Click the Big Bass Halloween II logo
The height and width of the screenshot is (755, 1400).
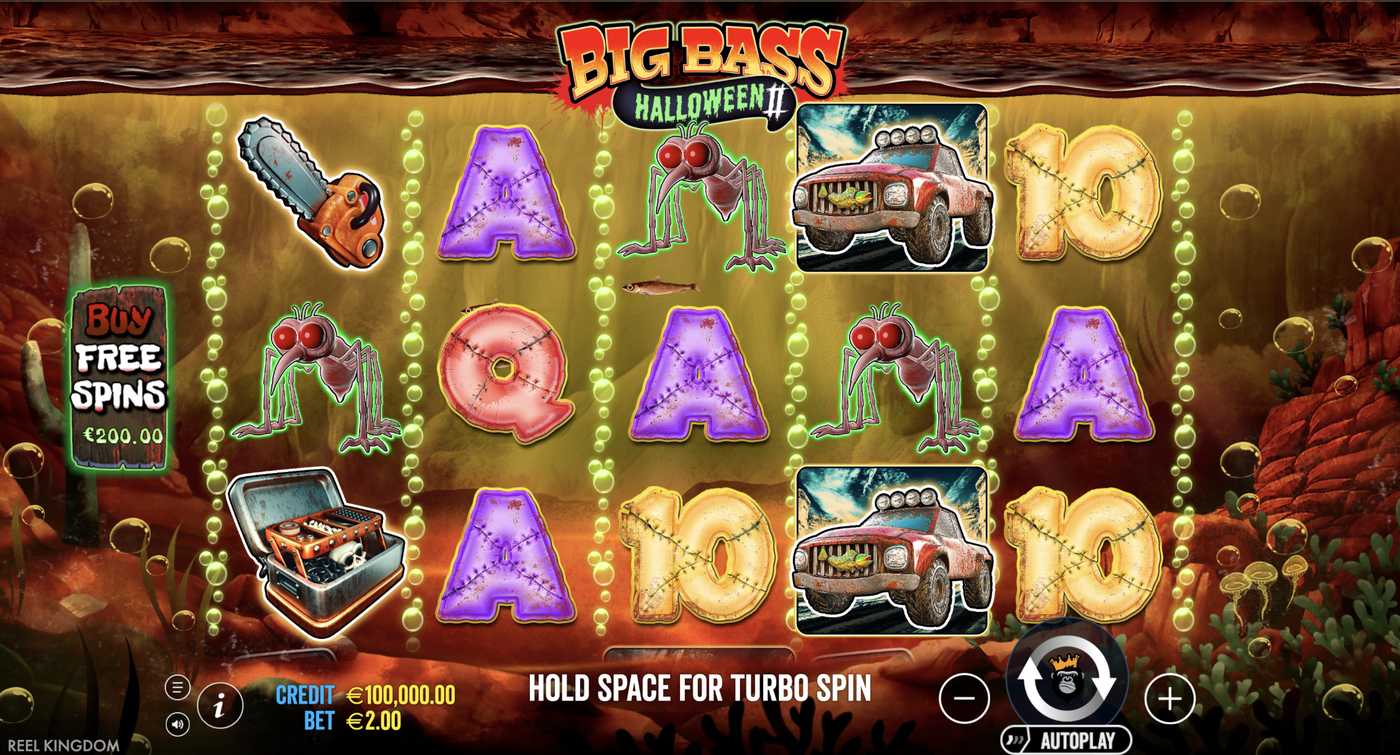click(700, 65)
